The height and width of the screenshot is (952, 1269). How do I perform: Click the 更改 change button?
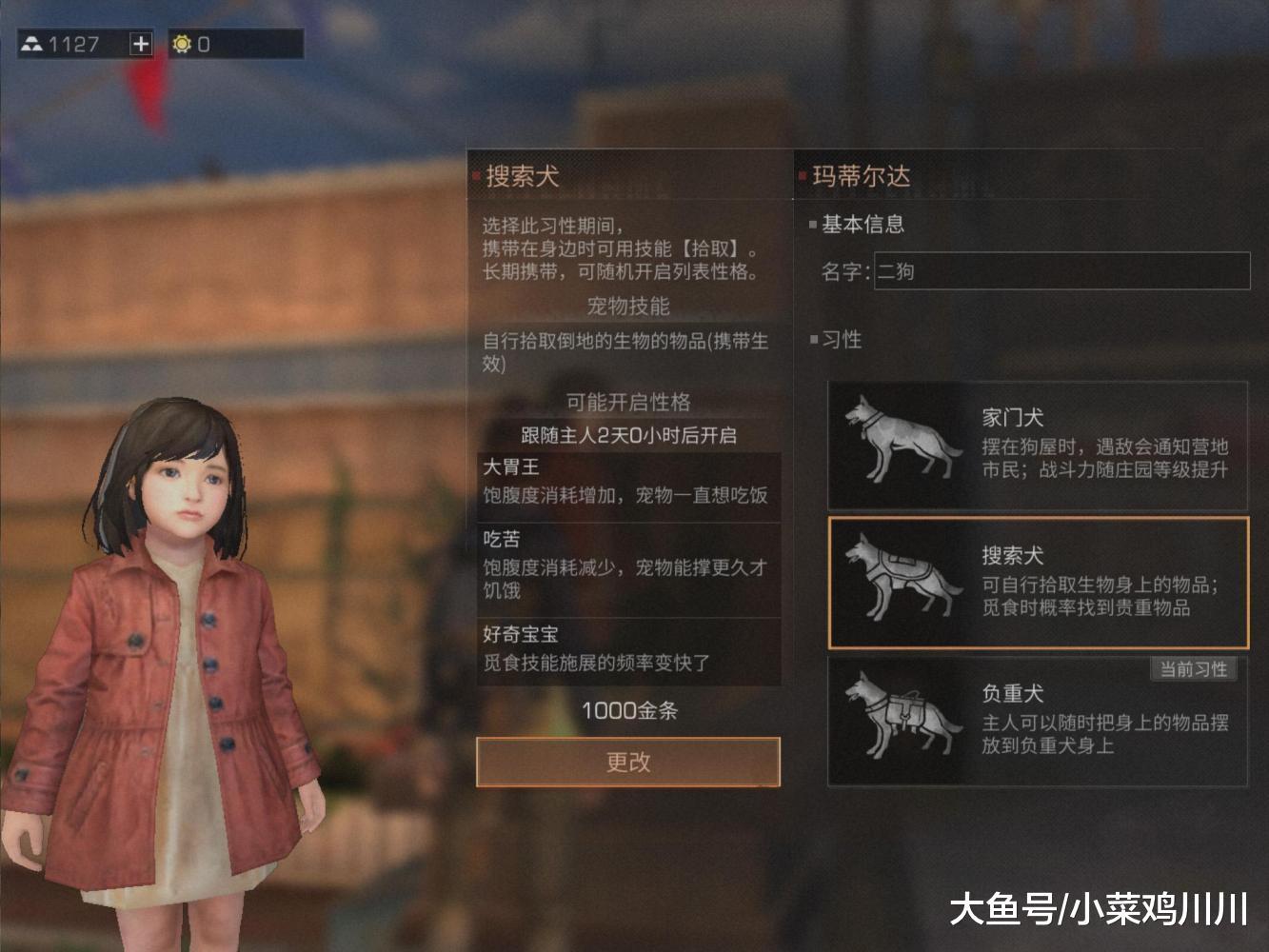click(x=627, y=762)
